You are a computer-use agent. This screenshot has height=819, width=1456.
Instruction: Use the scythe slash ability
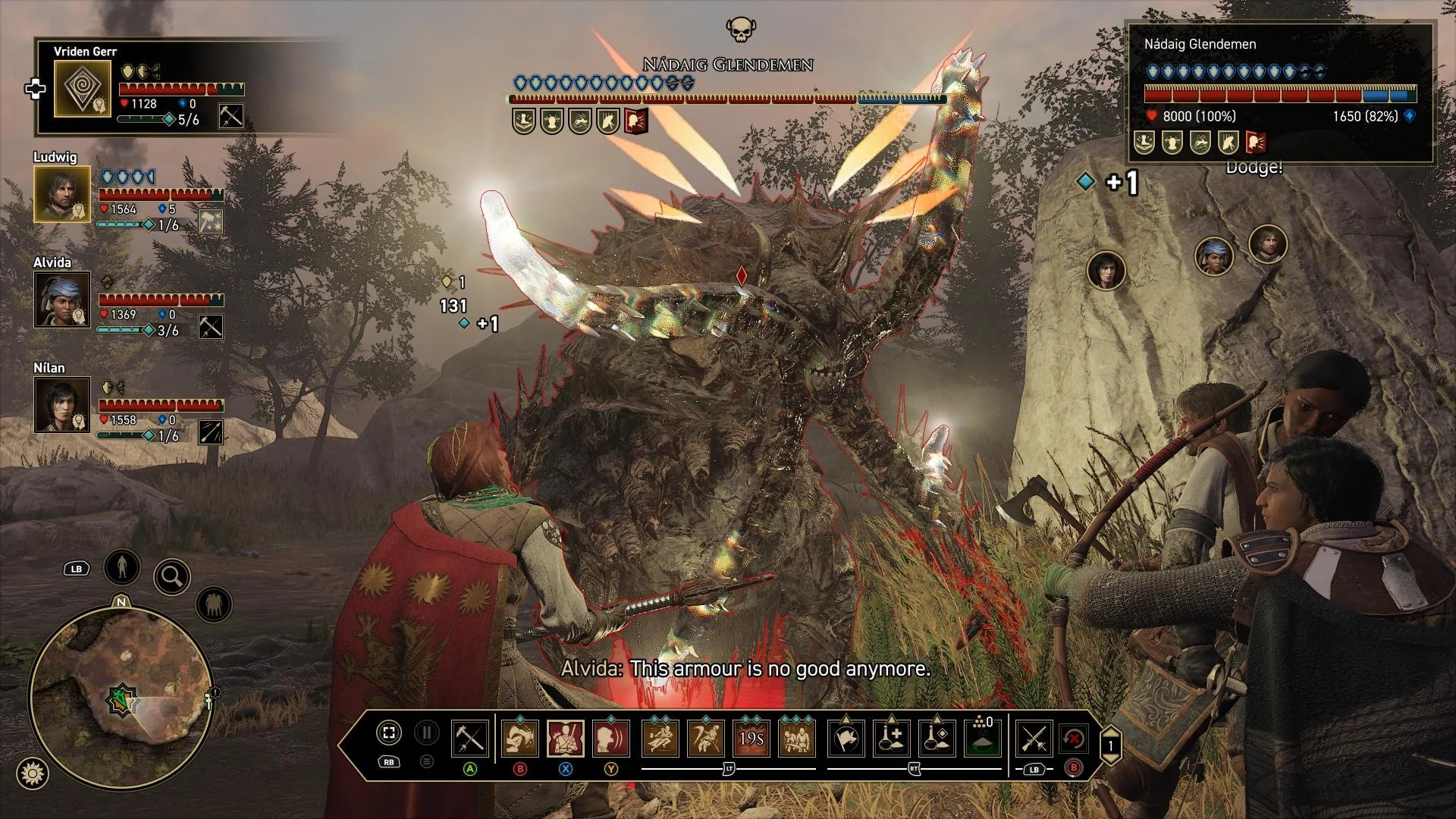click(x=705, y=738)
